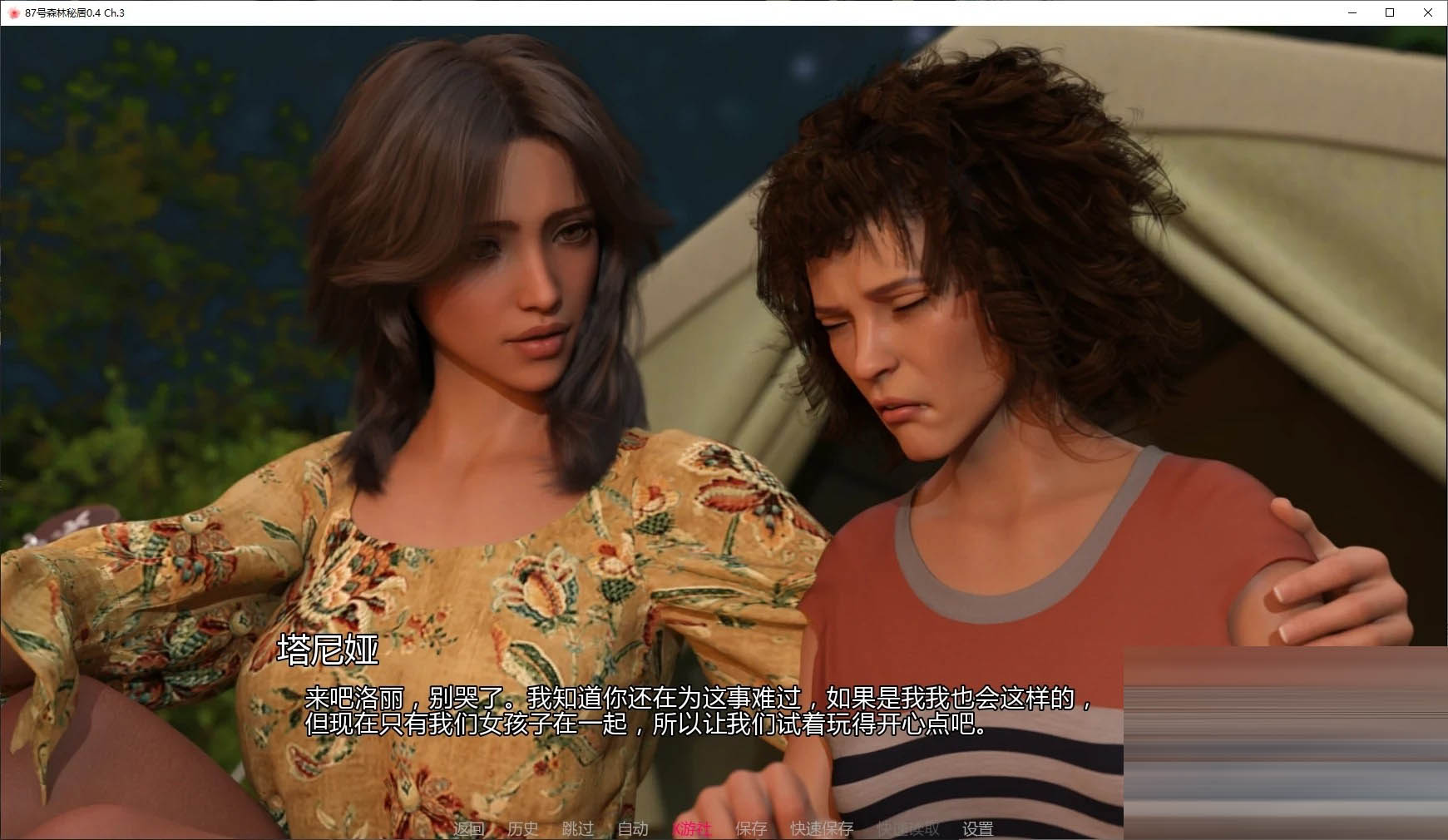Viewport: 1448px width, 840px height.
Task: Open the 设置 settings screen
Action: 979,828
